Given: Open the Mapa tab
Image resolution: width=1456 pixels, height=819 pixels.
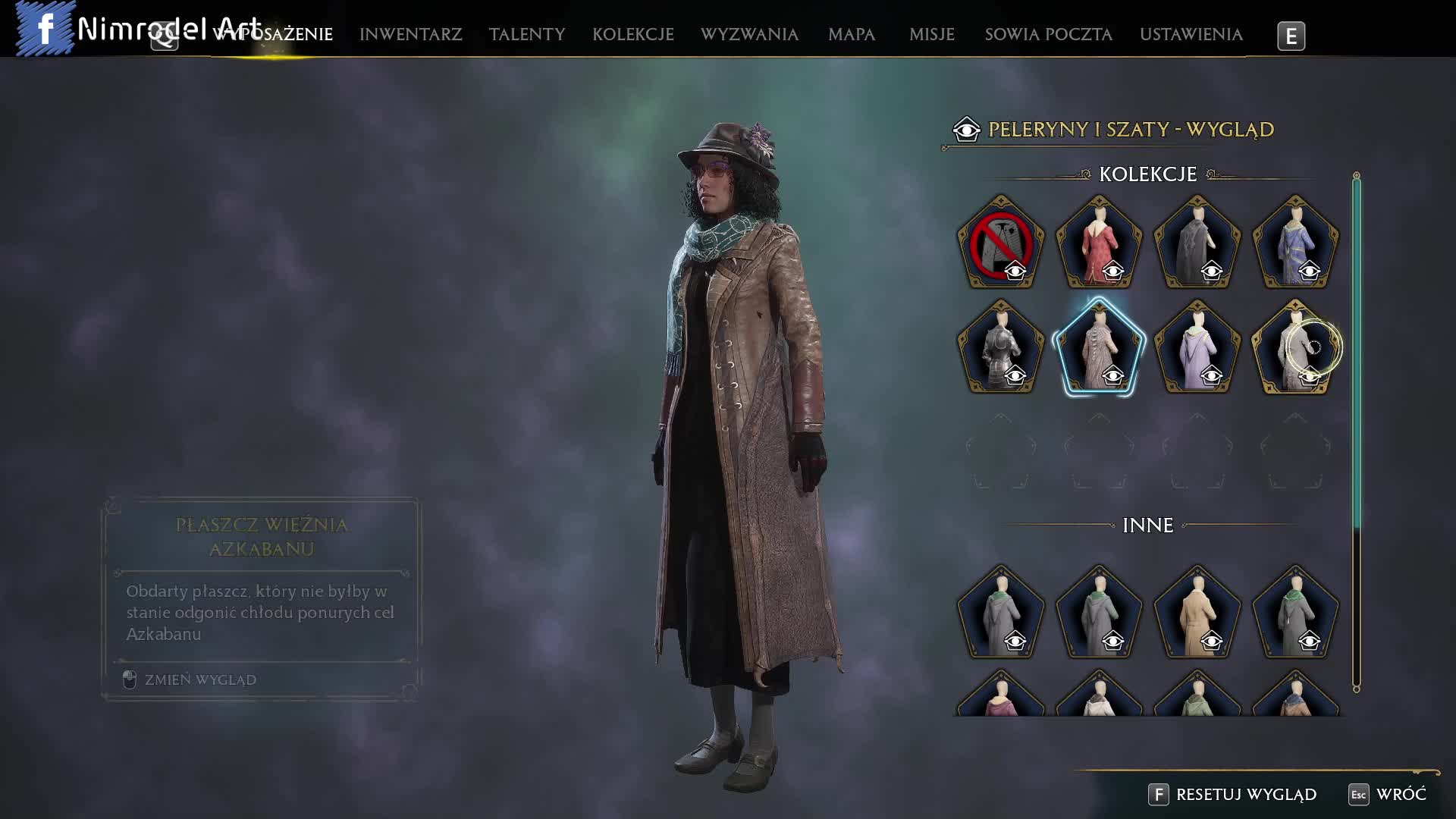Looking at the screenshot, I should [851, 35].
